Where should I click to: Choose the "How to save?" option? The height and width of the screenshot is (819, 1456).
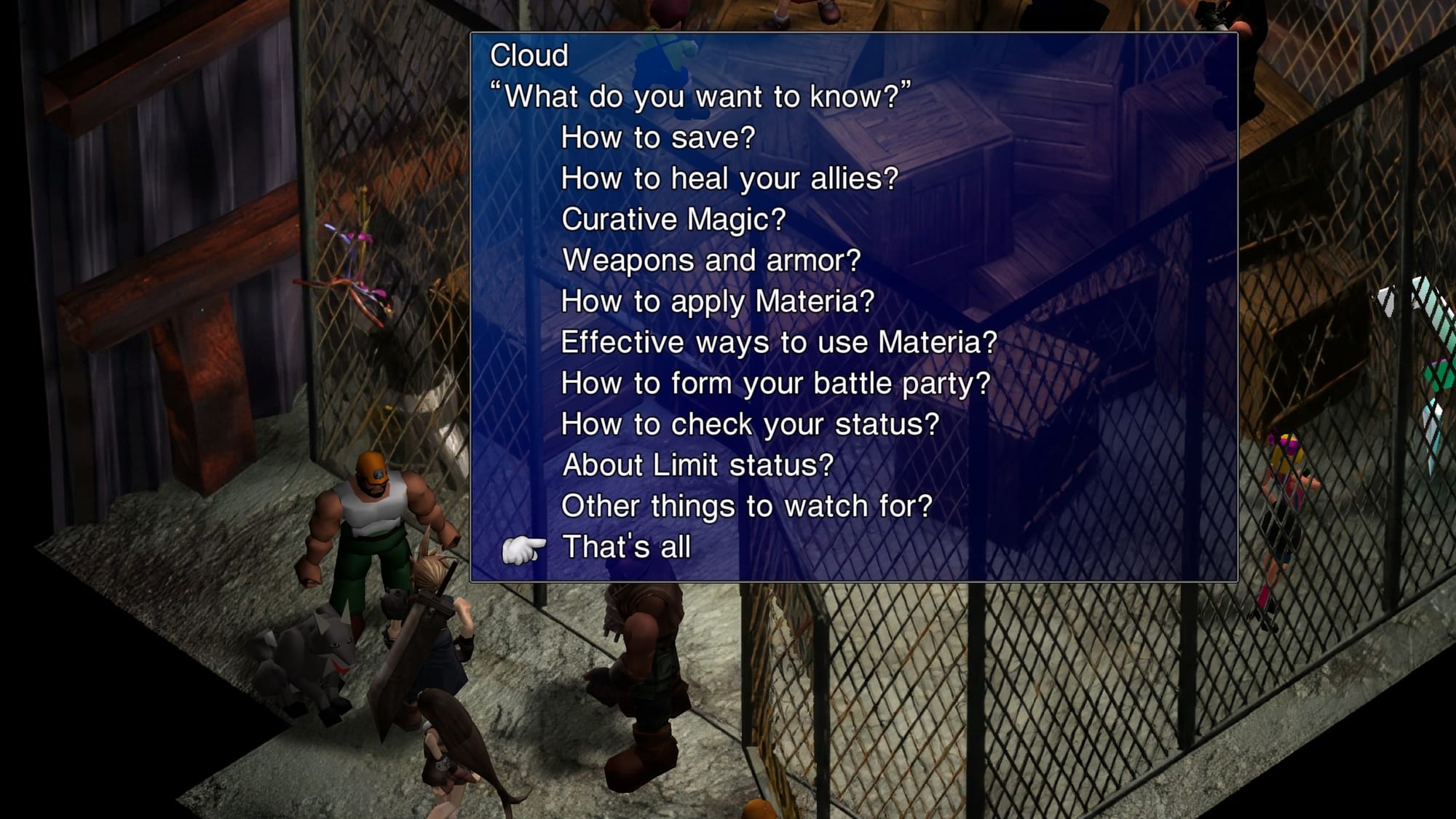pos(658,138)
